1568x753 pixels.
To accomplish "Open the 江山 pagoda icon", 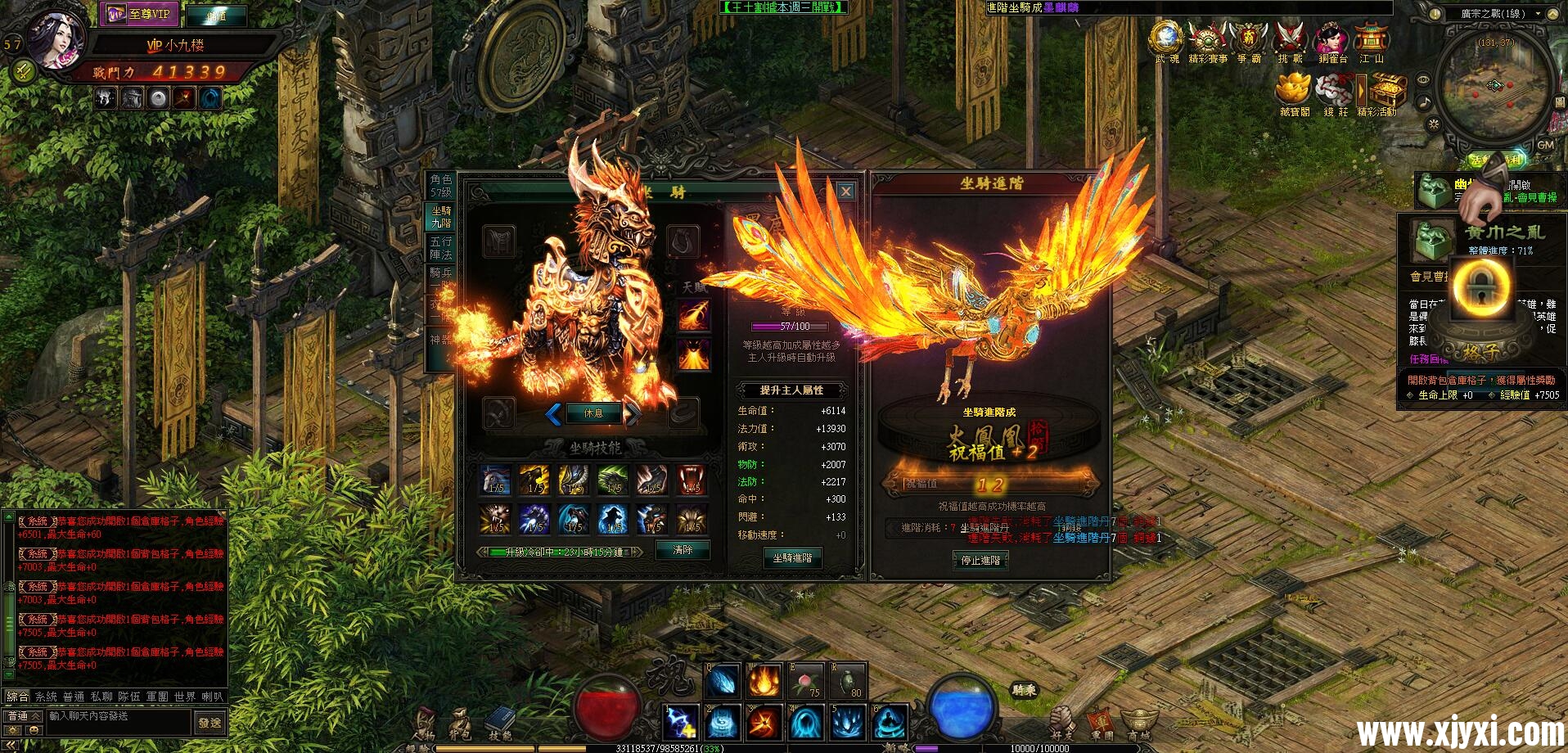I will pyautogui.click(x=1371, y=38).
